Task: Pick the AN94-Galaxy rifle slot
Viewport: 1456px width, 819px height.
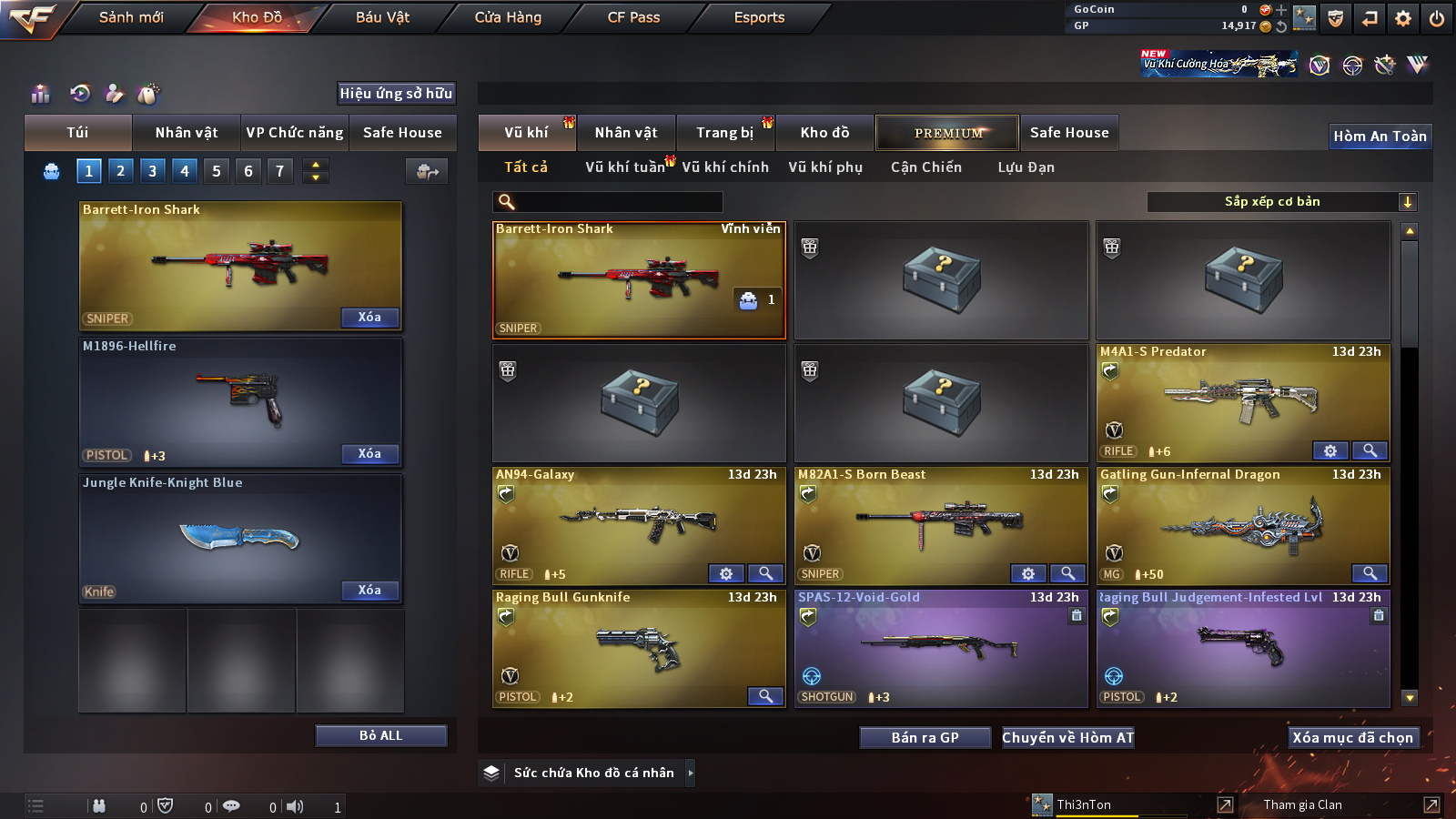Action: (x=639, y=526)
